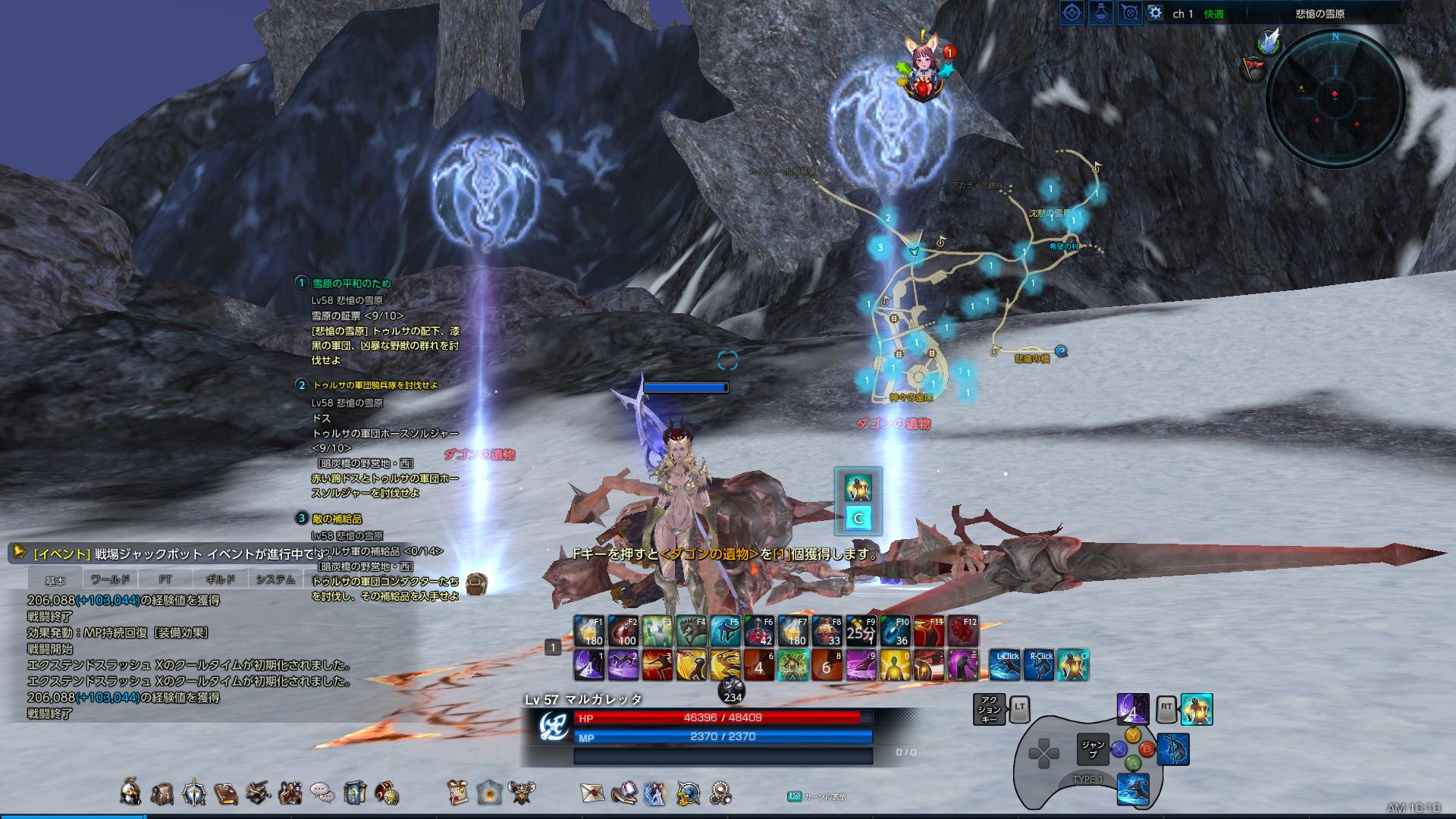Open the backpack inventory icon
The width and height of the screenshot is (1456, 819).
click(x=162, y=792)
